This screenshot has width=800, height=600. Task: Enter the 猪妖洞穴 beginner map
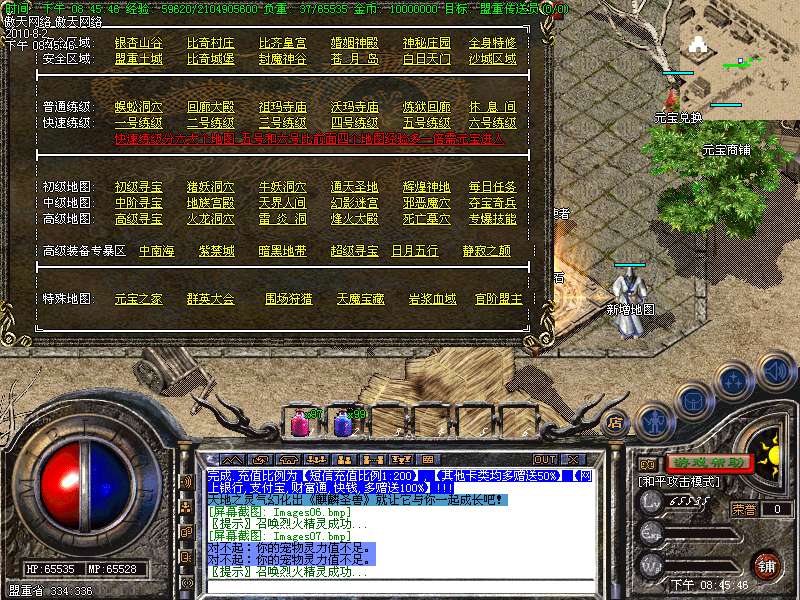pyautogui.click(x=210, y=187)
